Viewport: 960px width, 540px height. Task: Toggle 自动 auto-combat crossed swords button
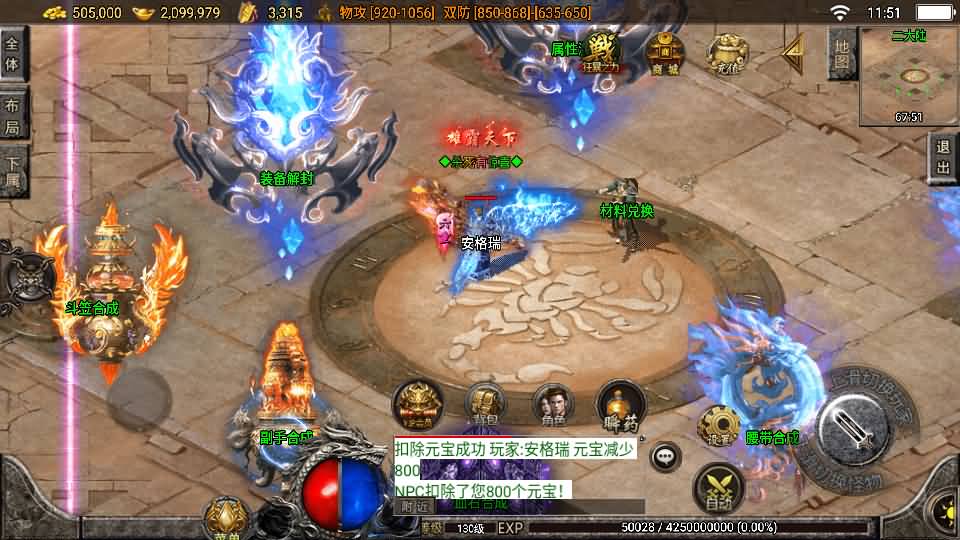717,485
